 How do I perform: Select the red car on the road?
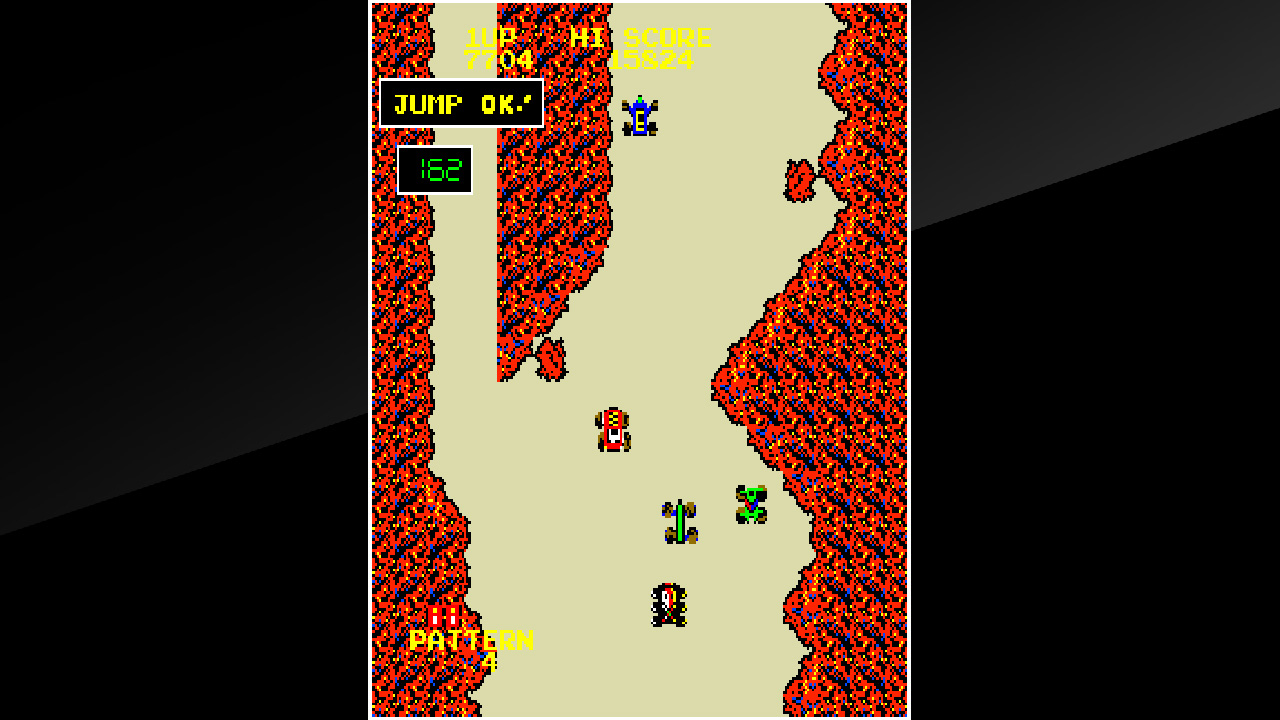point(611,431)
